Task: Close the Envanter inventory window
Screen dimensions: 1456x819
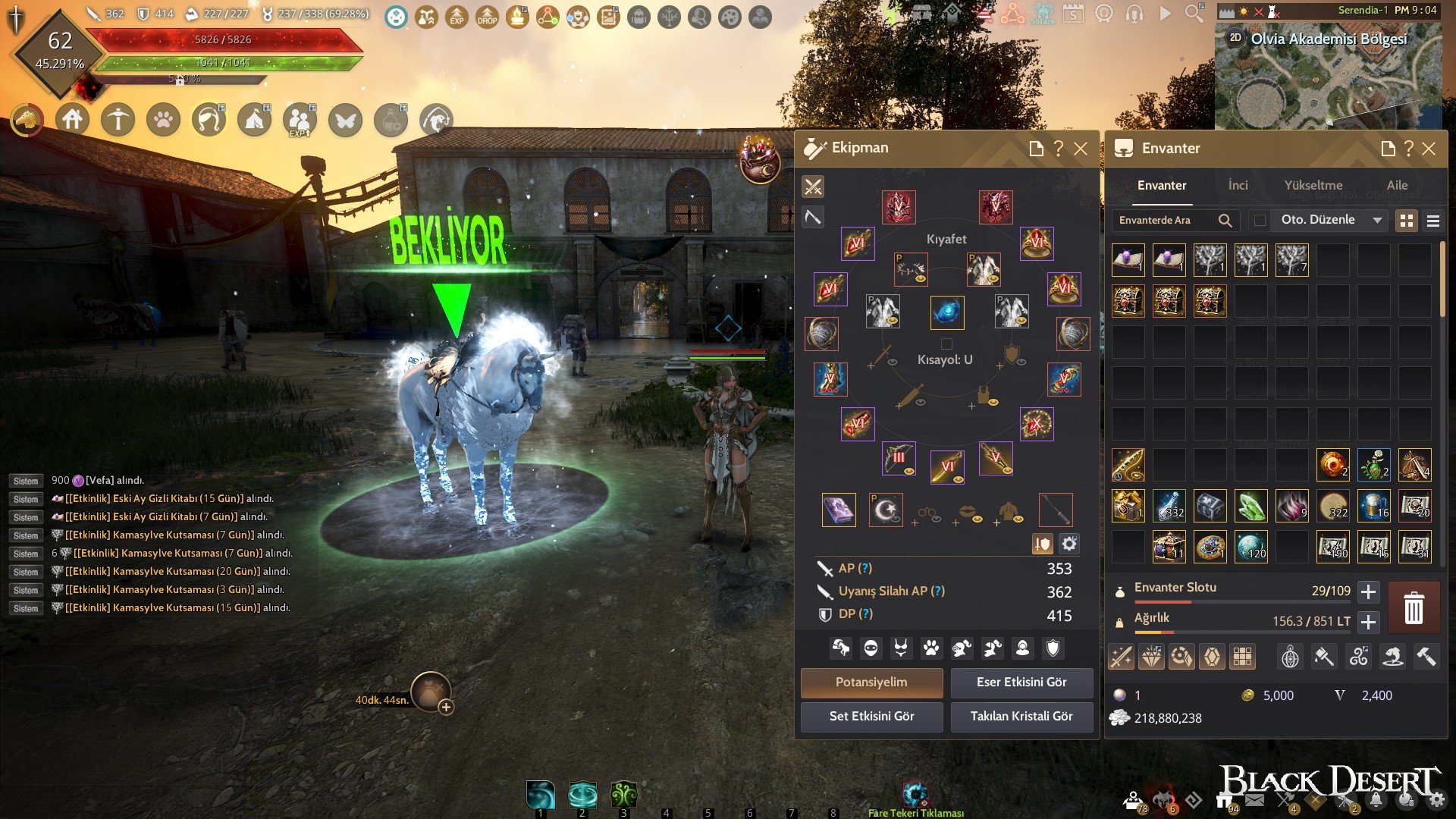Action: pos(1429,149)
